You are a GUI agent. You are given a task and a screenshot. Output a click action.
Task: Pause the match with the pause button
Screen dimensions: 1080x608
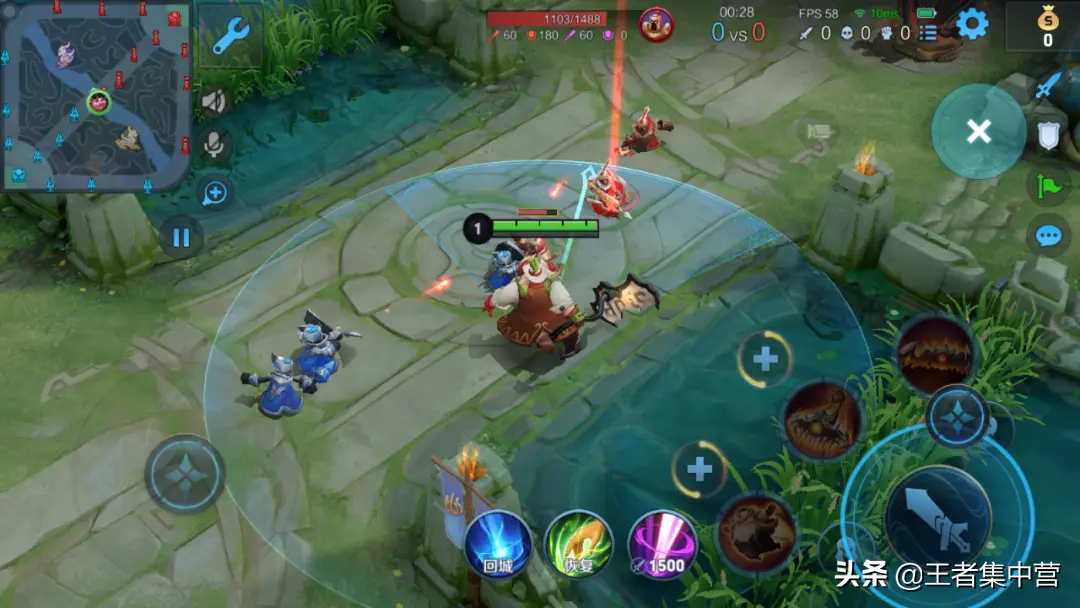(x=181, y=237)
